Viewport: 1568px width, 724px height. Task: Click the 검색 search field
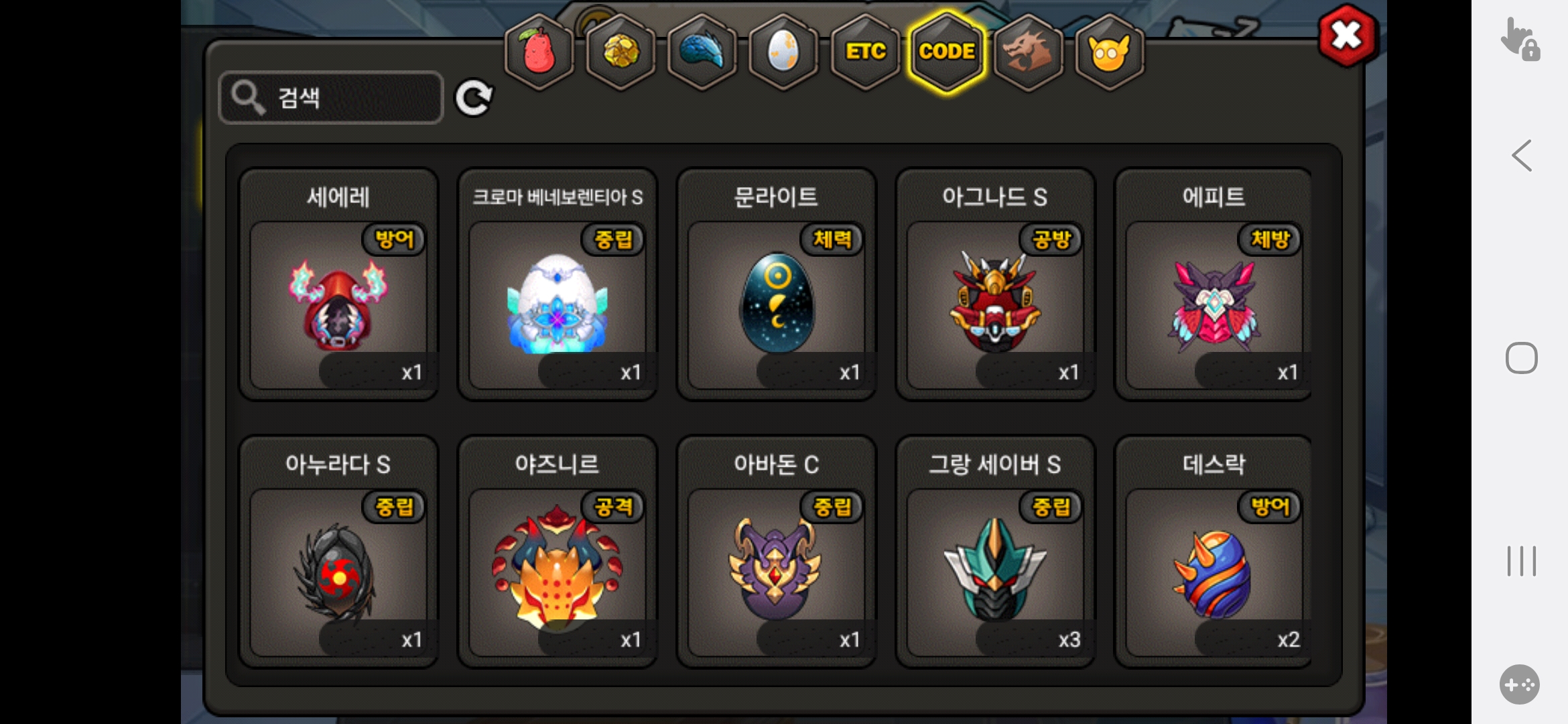(x=331, y=98)
